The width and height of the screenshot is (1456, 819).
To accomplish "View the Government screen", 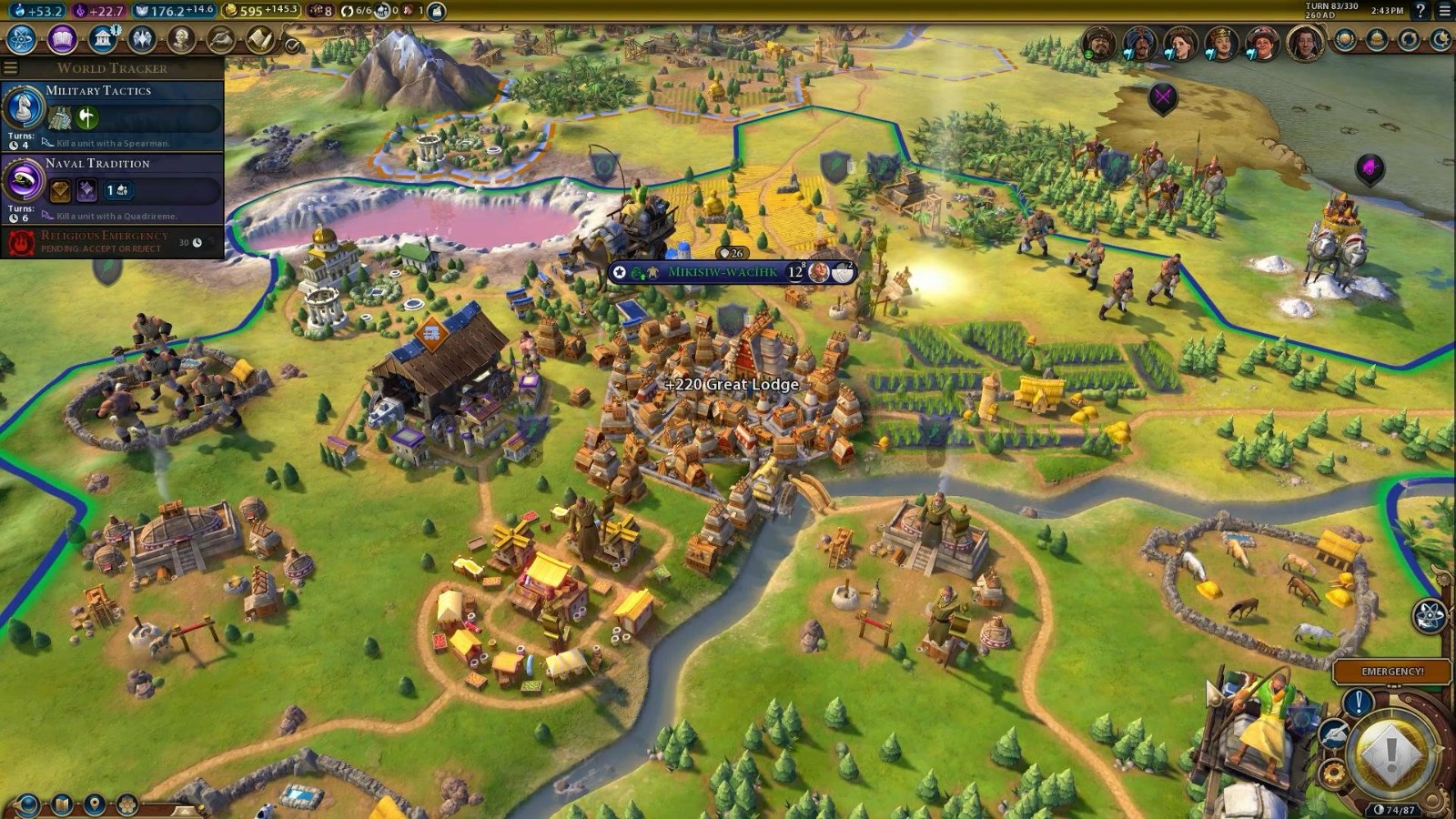I will (x=102, y=39).
